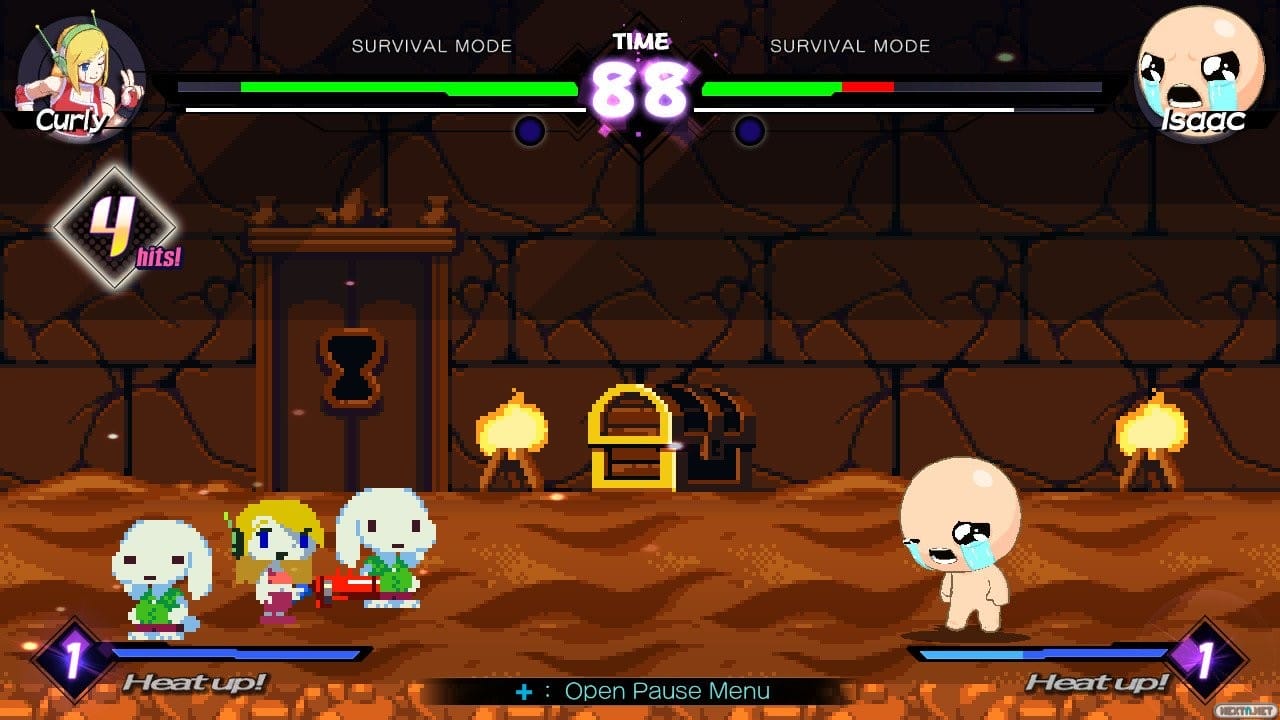Image resolution: width=1280 pixels, height=720 pixels.
Task: Toggle the left SURVIVAL MODE label
Action: 432,45
